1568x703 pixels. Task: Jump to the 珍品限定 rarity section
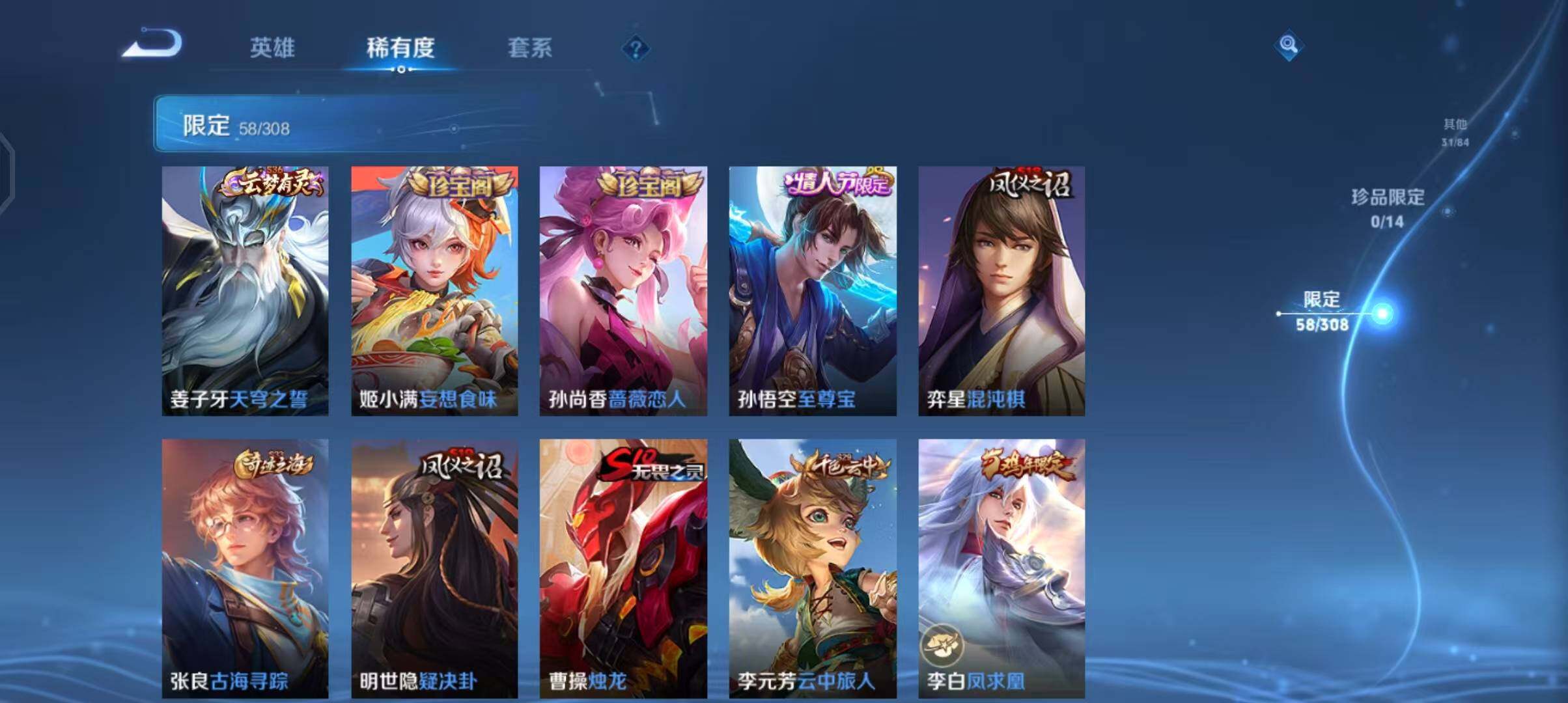(1388, 208)
